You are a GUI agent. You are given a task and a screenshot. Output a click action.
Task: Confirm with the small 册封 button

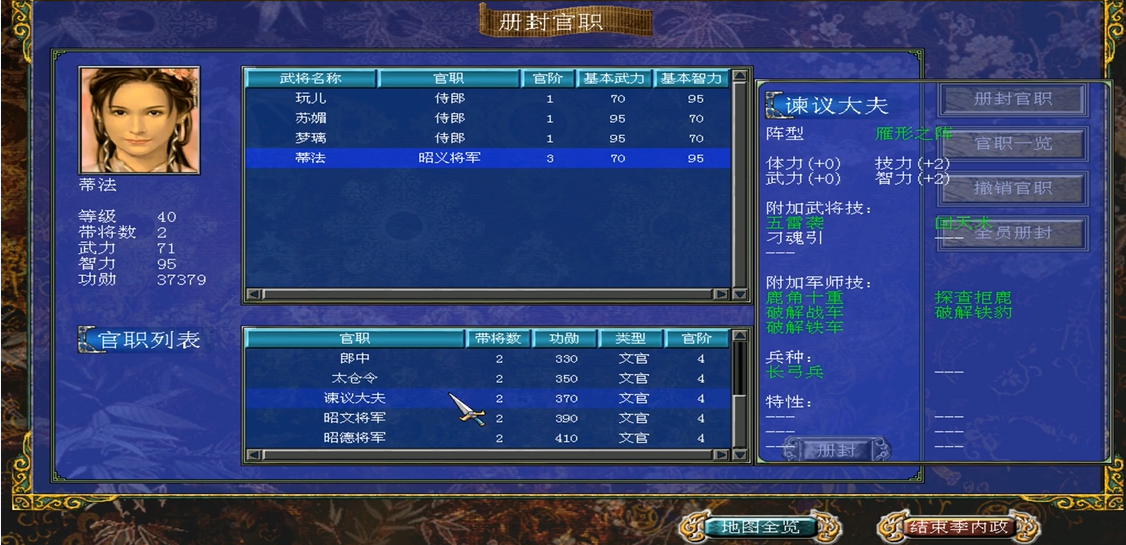pyautogui.click(x=836, y=450)
